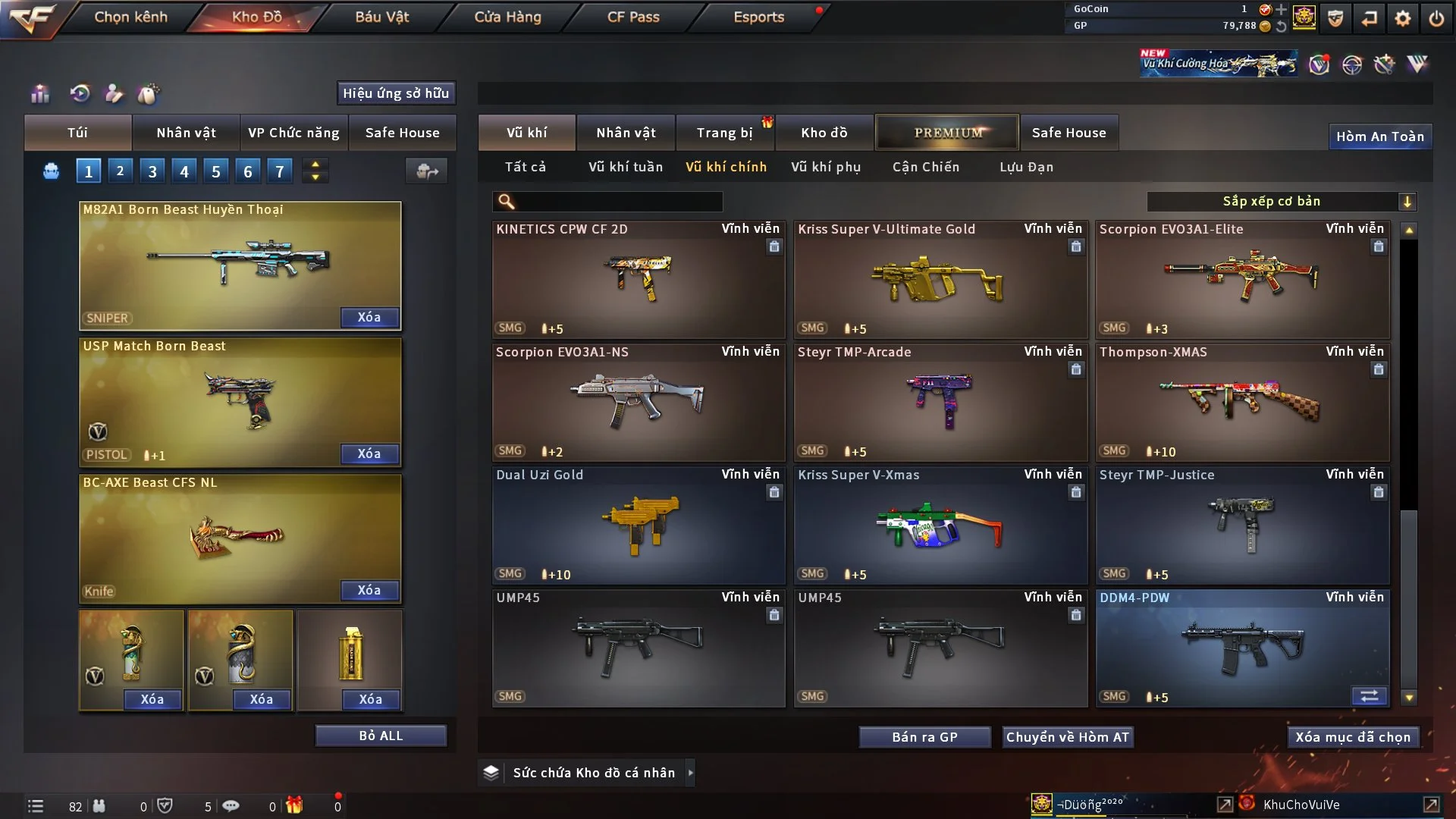Choose the Thompson-XMAS weapon tile
The height and width of the screenshot is (819, 1456).
point(1241,403)
